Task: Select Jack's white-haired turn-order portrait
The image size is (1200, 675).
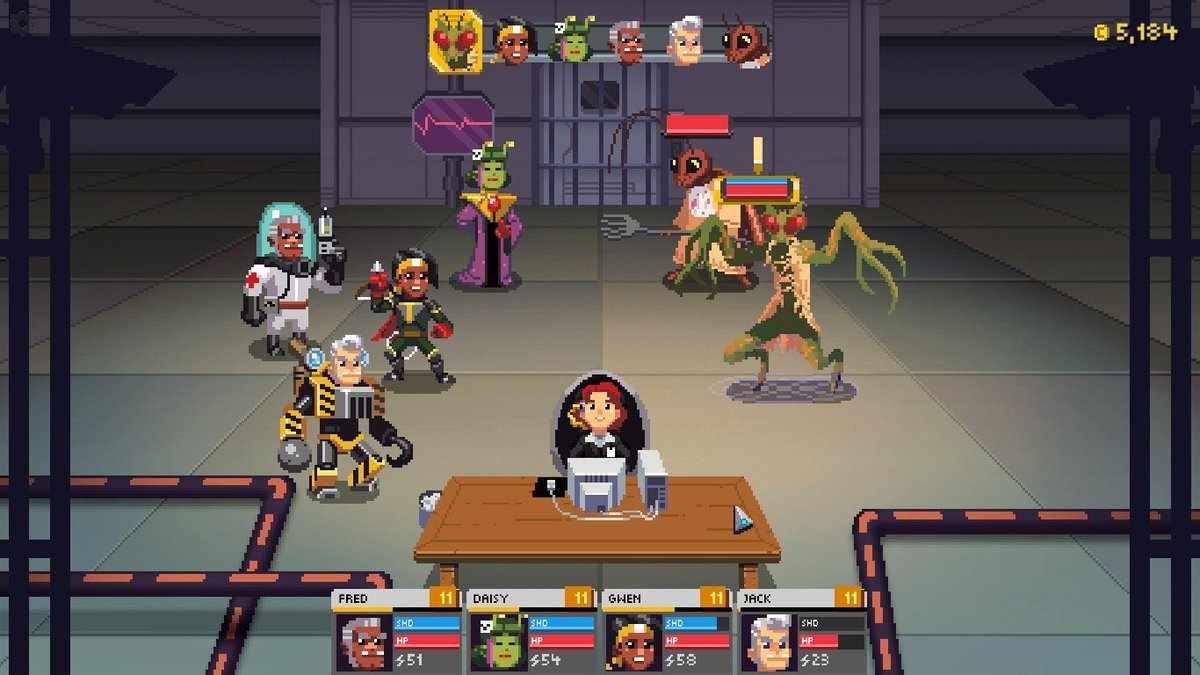Action: pyautogui.click(x=685, y=42)
